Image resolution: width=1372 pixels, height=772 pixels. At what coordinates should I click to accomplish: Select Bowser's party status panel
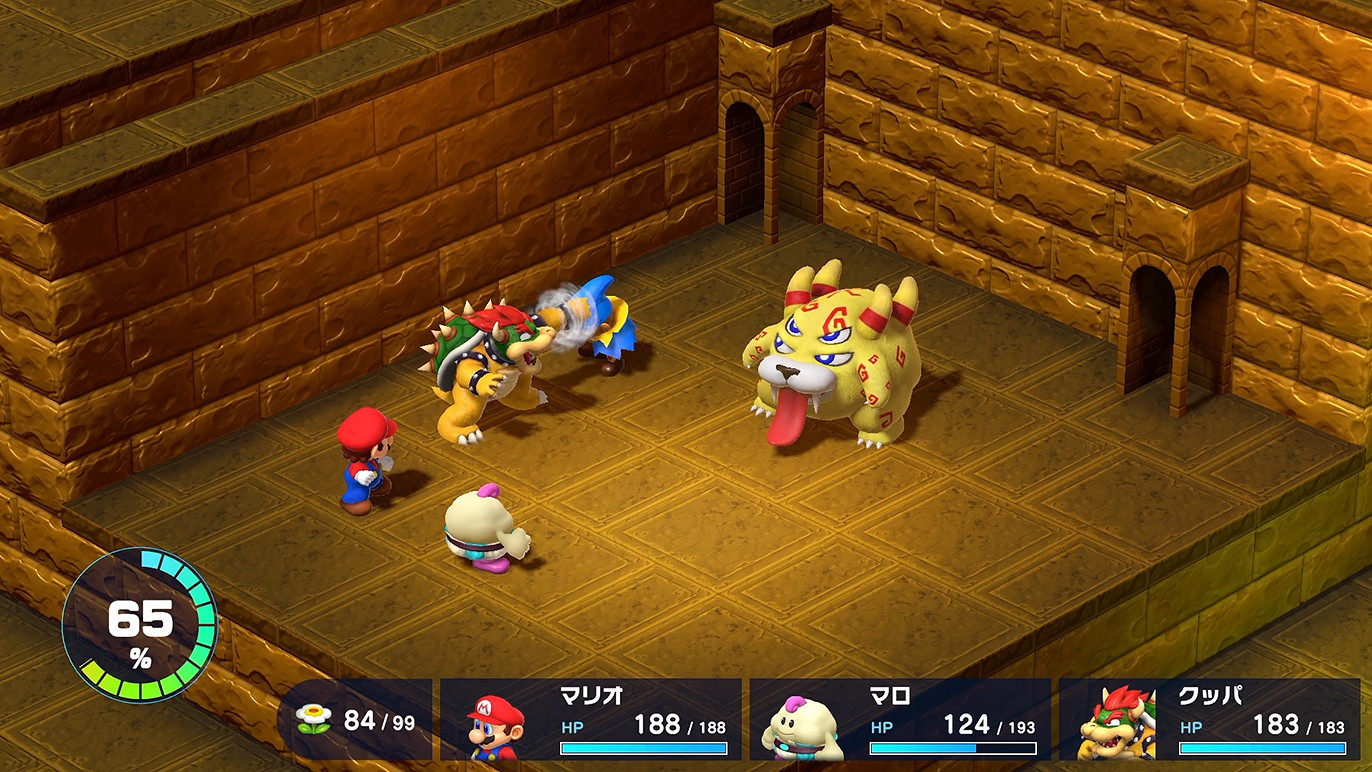pos(1209,720)
